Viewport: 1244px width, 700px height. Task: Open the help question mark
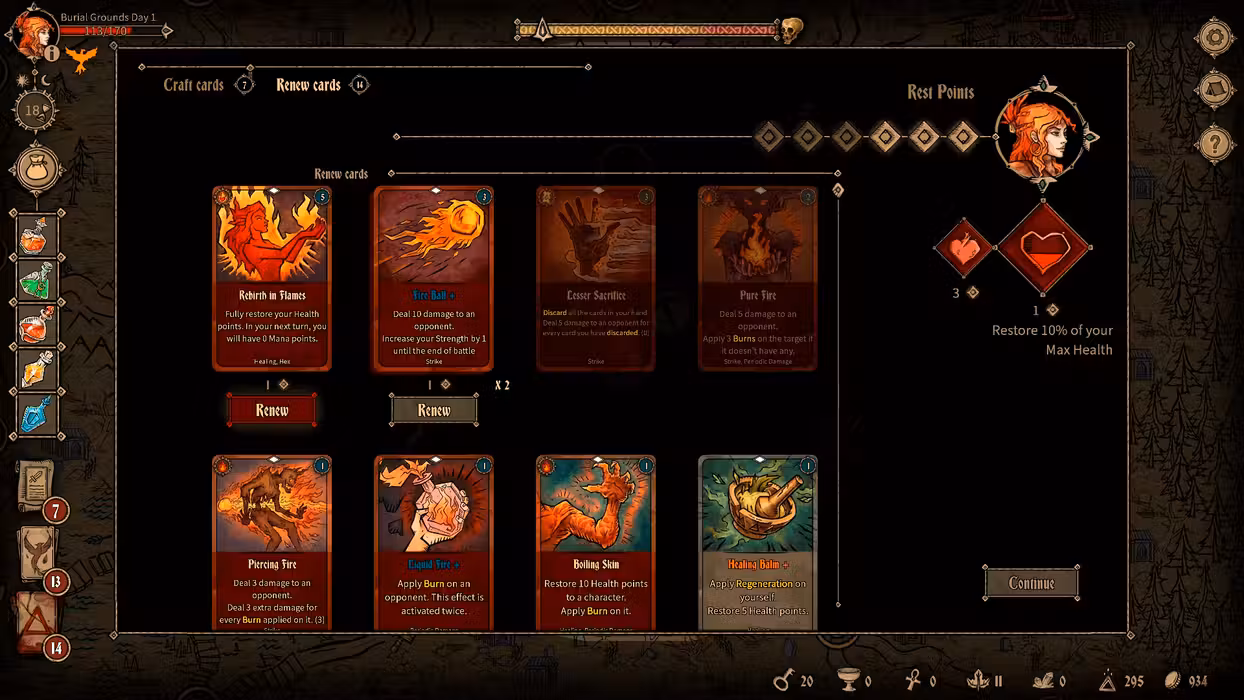click(x=1214, y=144)
